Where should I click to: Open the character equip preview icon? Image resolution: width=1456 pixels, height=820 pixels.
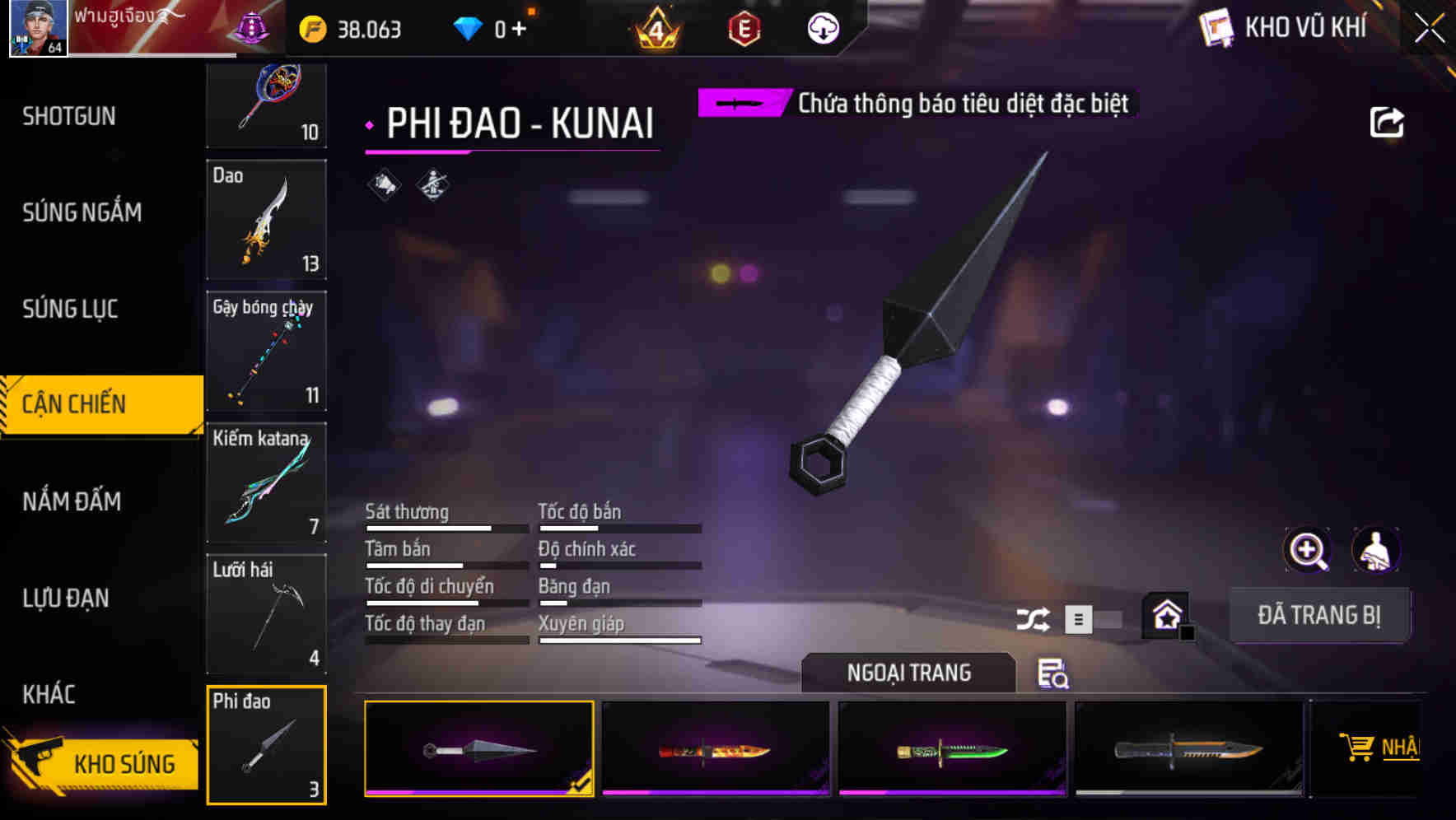coord(1377,550)
